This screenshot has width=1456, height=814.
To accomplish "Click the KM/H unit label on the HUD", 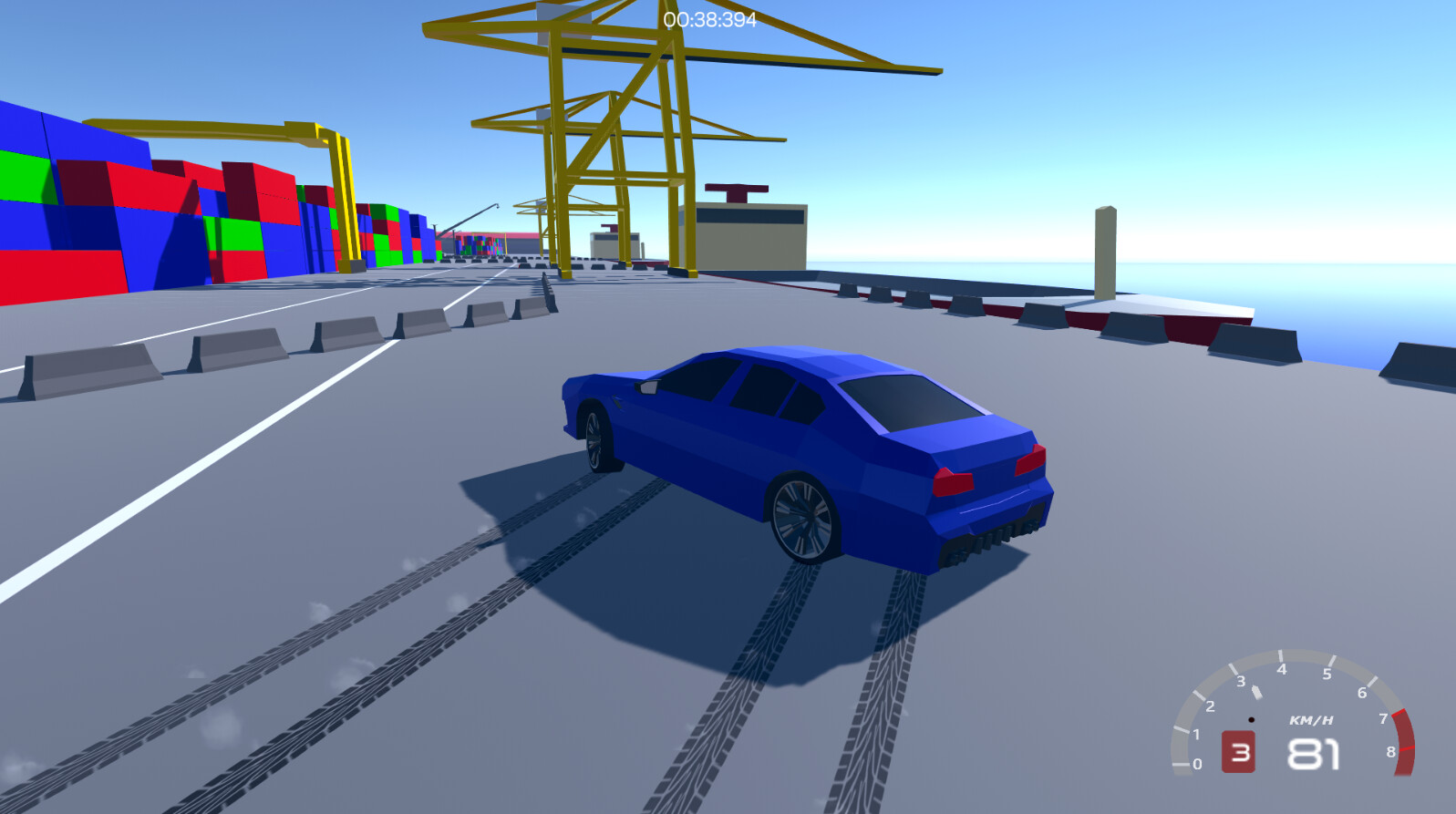I will (x=1310, y=720).
